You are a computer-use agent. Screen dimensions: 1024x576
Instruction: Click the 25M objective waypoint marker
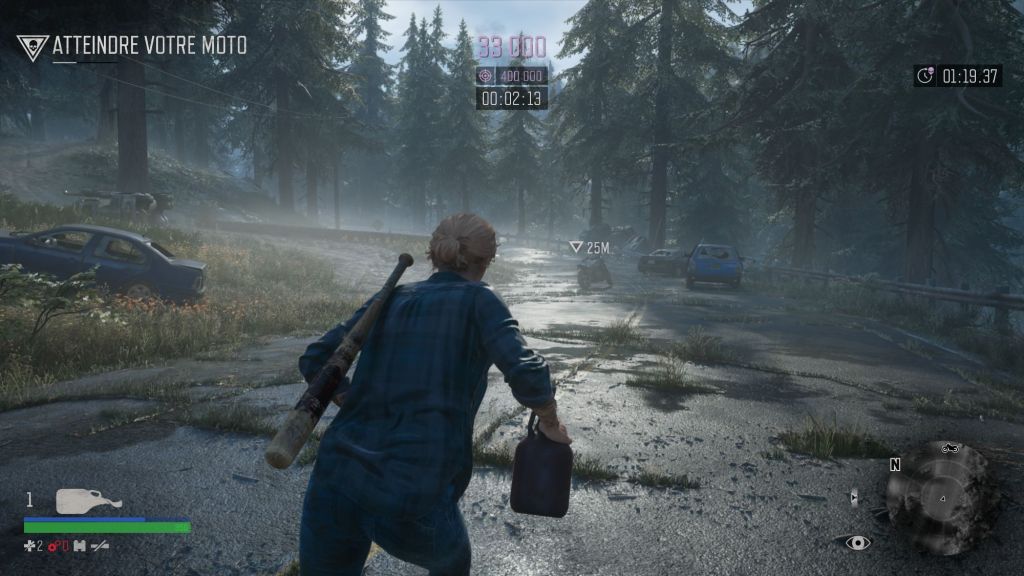point(576,247)
